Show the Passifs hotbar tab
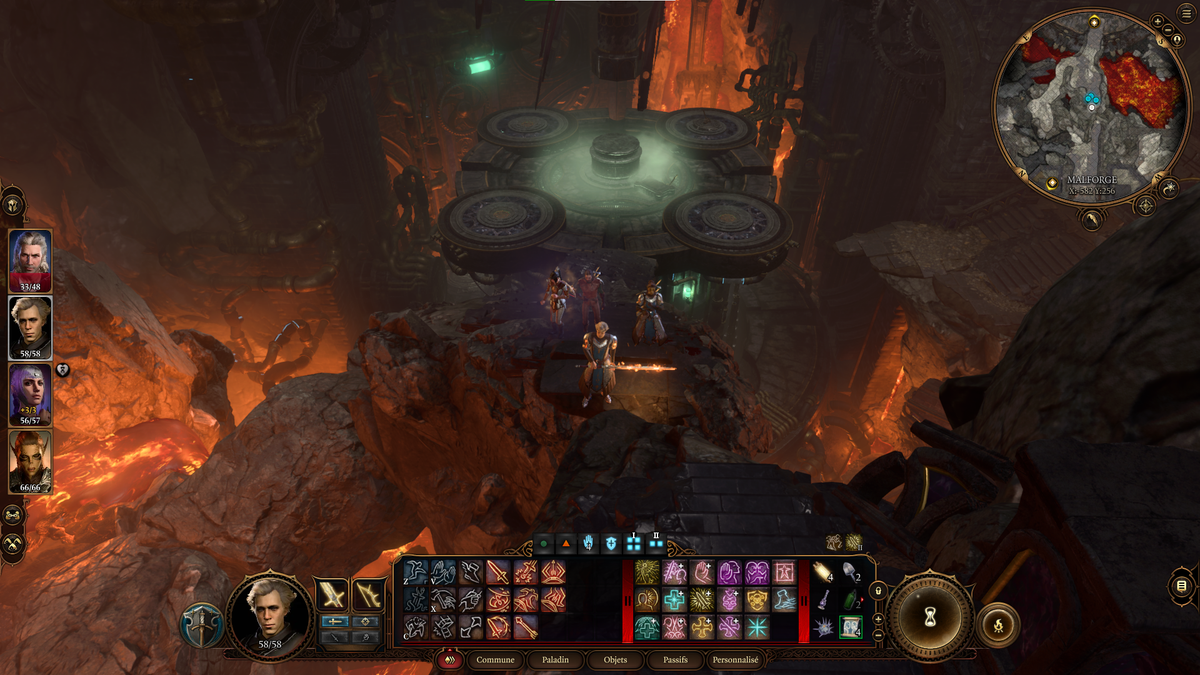This screenshot has width=1200, height=675. [x=668, y=660]
